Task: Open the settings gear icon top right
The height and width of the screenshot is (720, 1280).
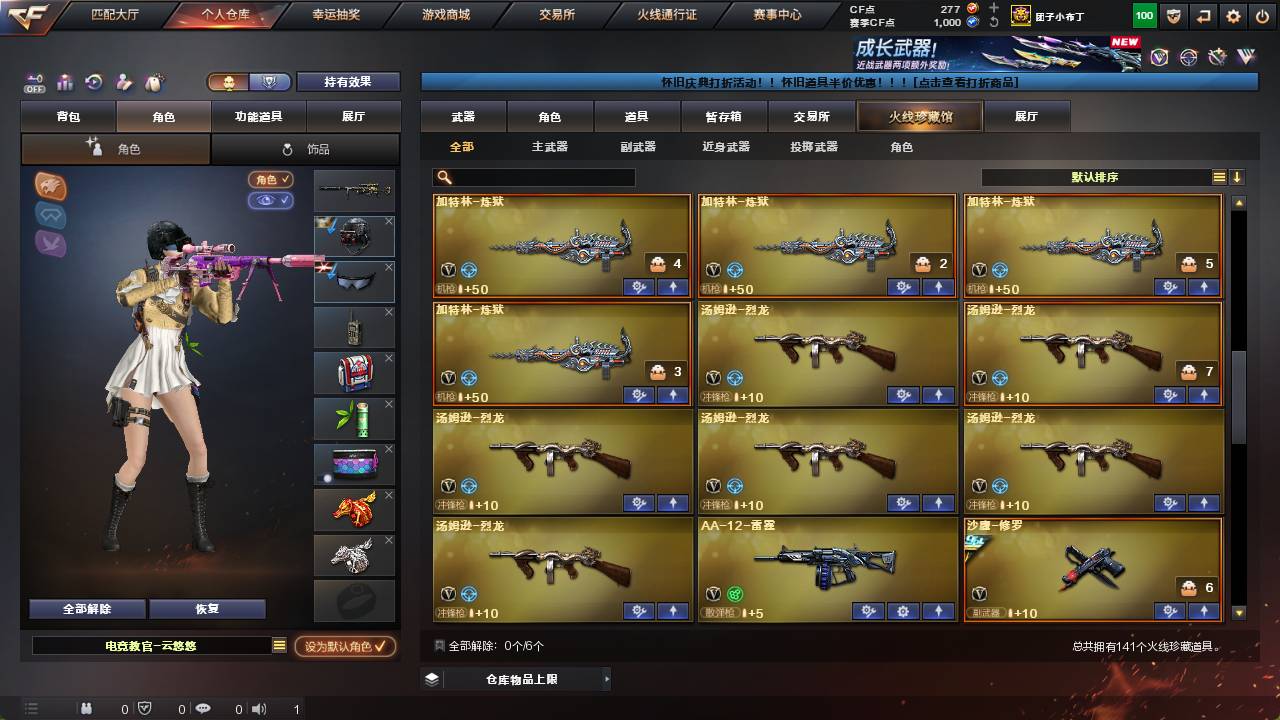Action: (1233, 16)
